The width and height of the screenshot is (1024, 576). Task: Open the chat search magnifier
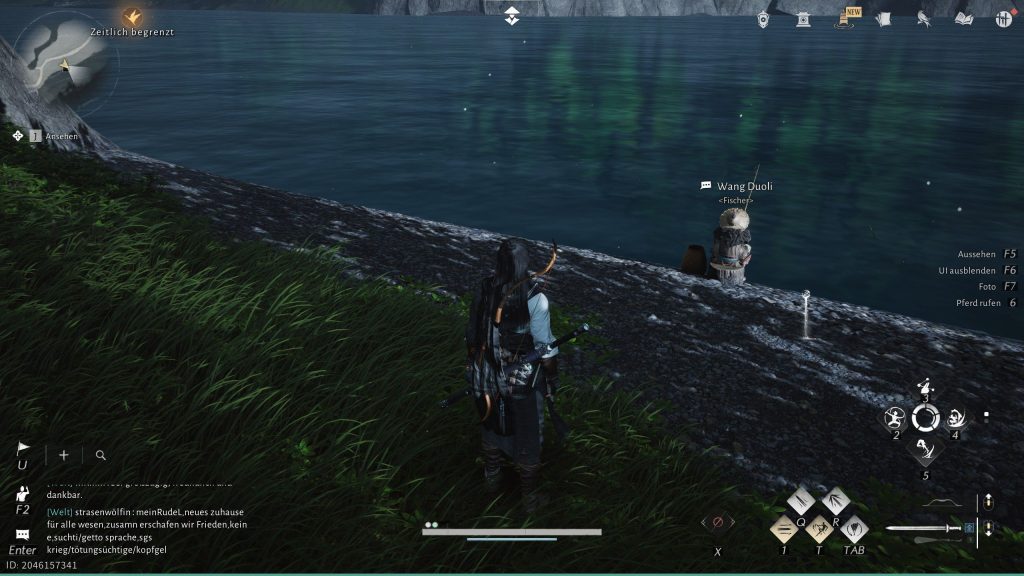pyautogui.click(x=101, y=455)
